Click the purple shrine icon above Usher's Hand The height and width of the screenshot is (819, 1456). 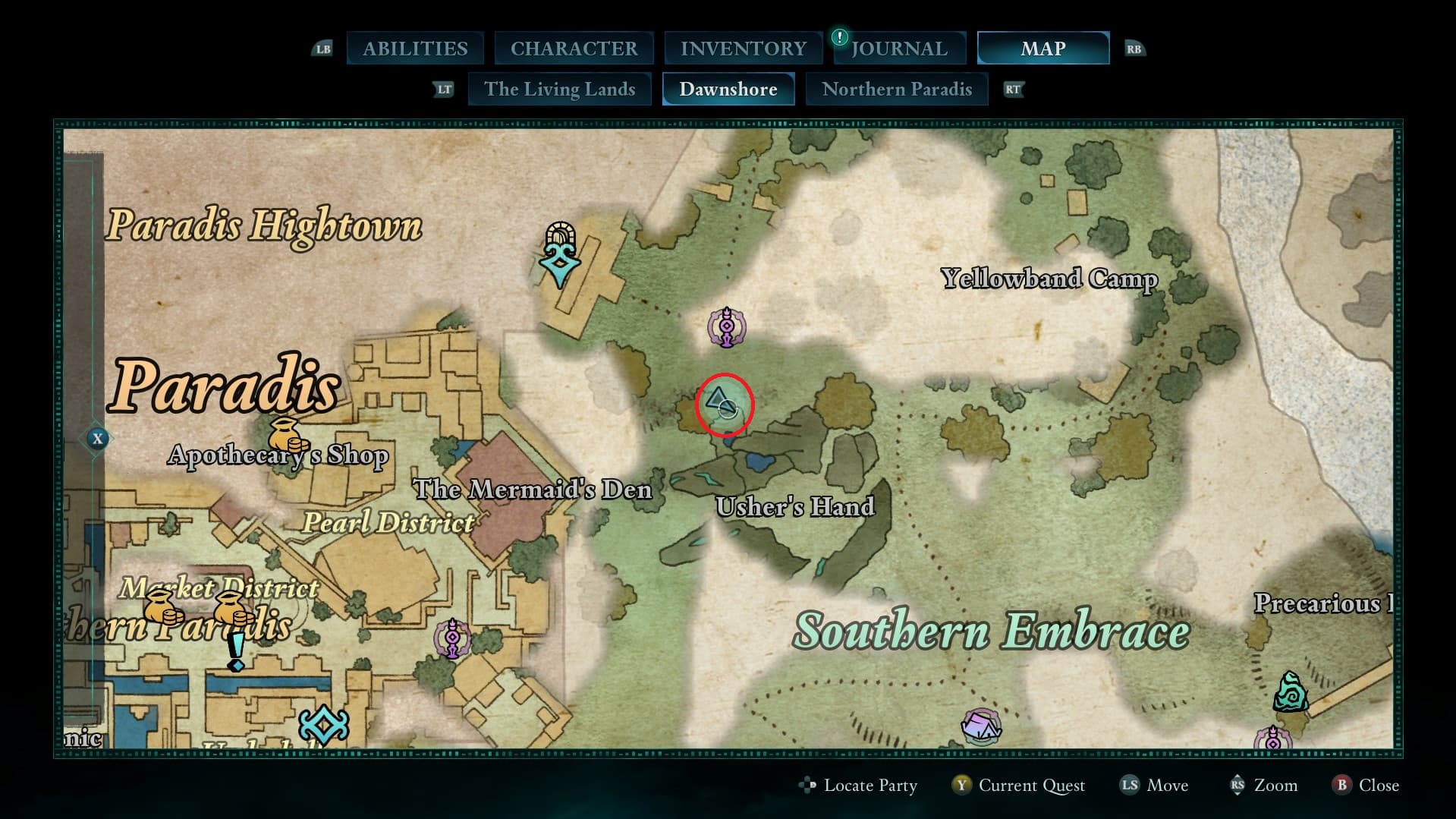[726, 328]
